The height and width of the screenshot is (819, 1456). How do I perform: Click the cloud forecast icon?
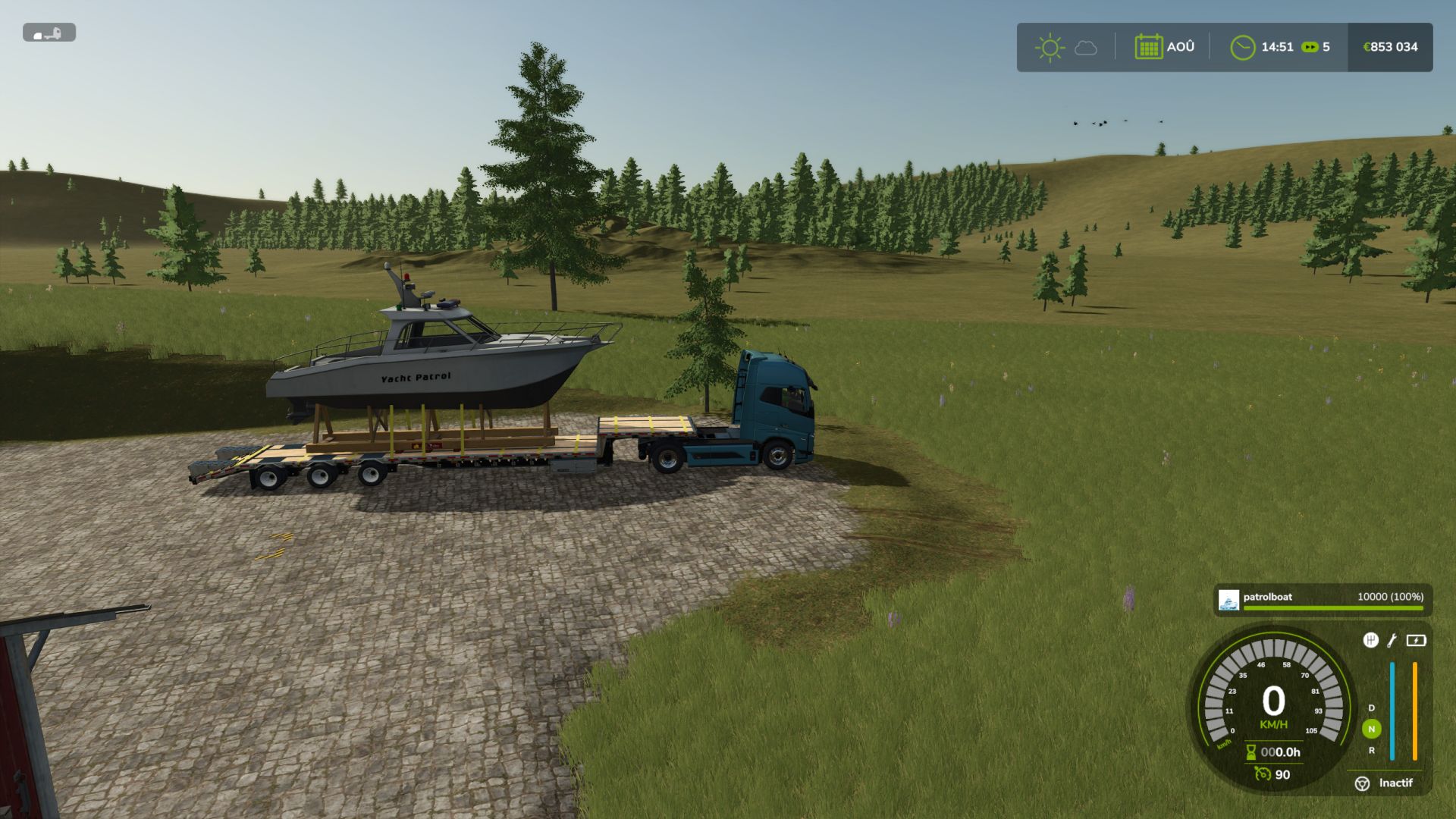(1086, 48)
